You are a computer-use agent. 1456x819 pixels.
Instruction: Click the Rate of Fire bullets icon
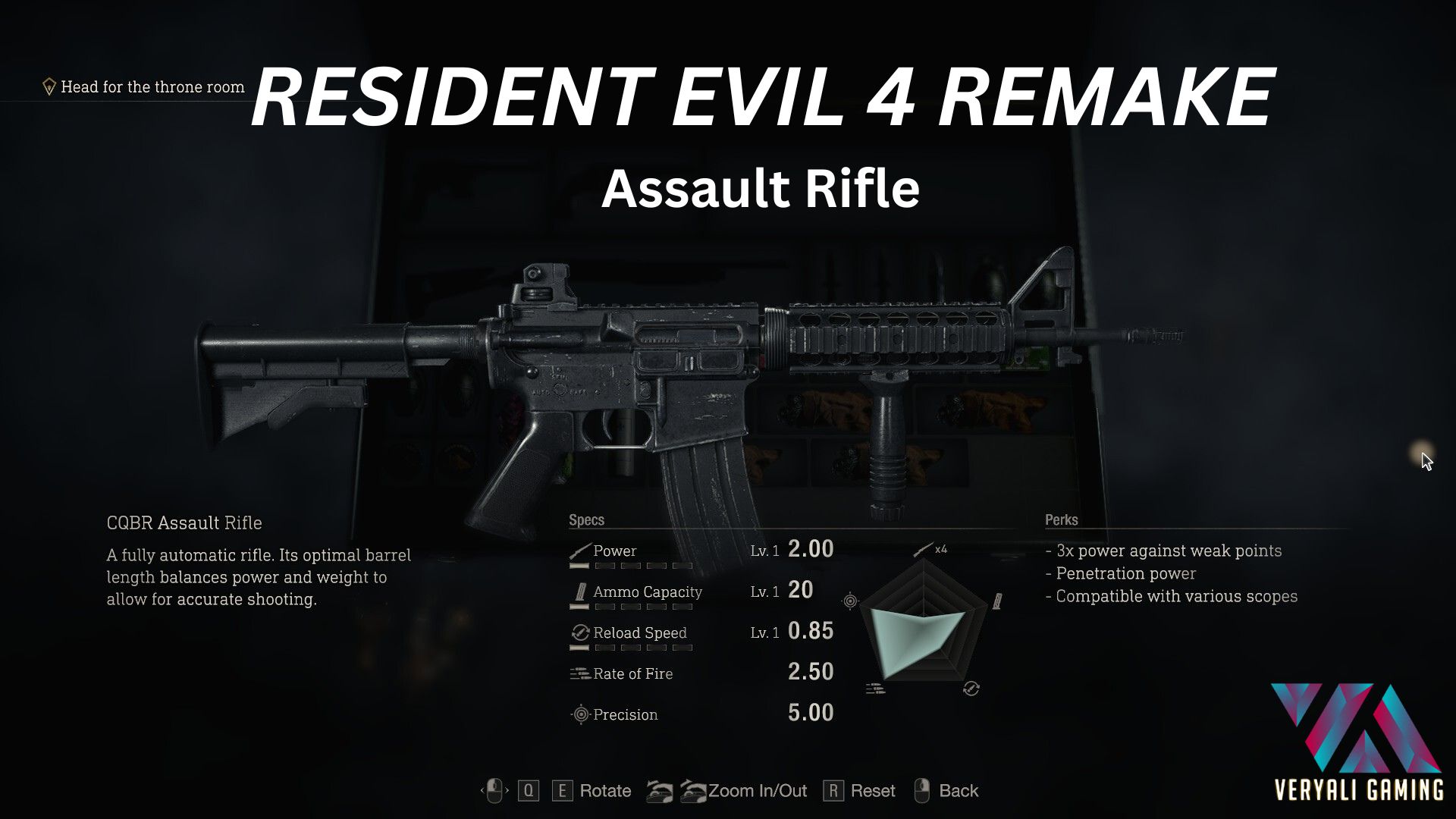(579, 673)
